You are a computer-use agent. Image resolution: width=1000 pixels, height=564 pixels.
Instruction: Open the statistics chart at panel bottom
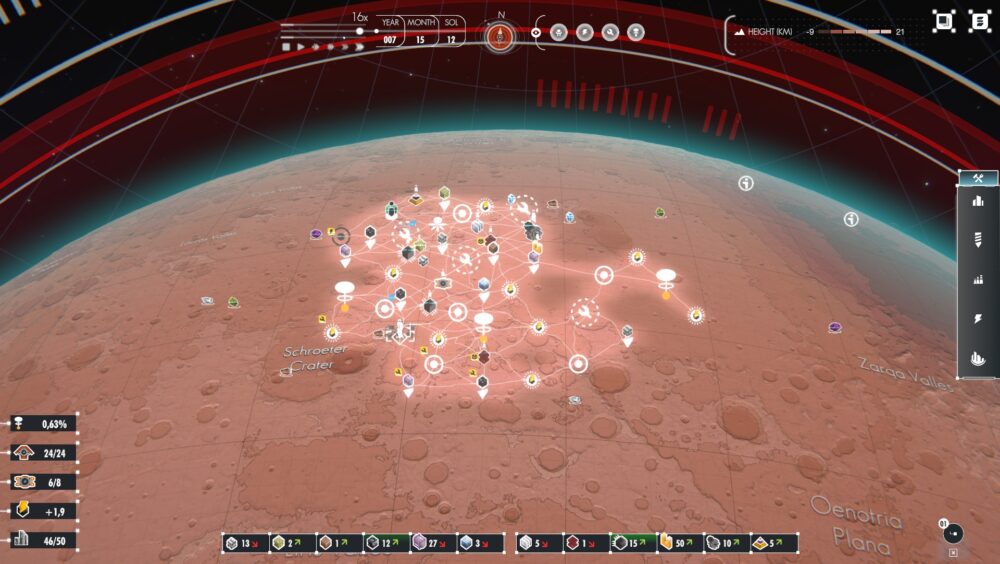click(x=978, y=357)
